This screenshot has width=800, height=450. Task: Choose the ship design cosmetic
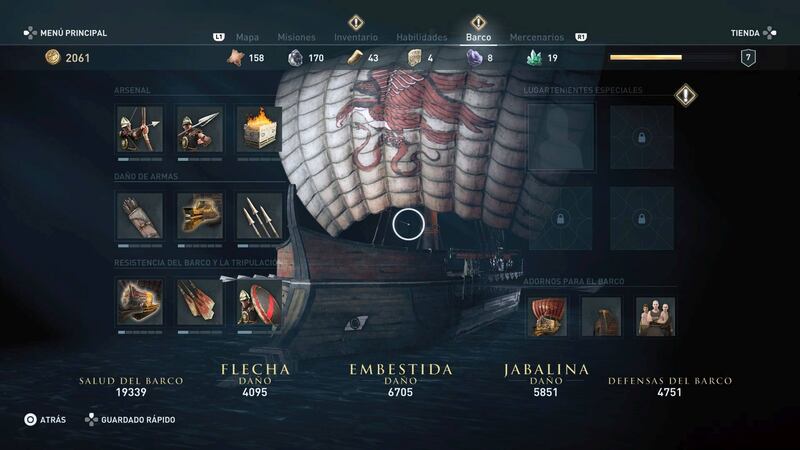tap(548, 316)
